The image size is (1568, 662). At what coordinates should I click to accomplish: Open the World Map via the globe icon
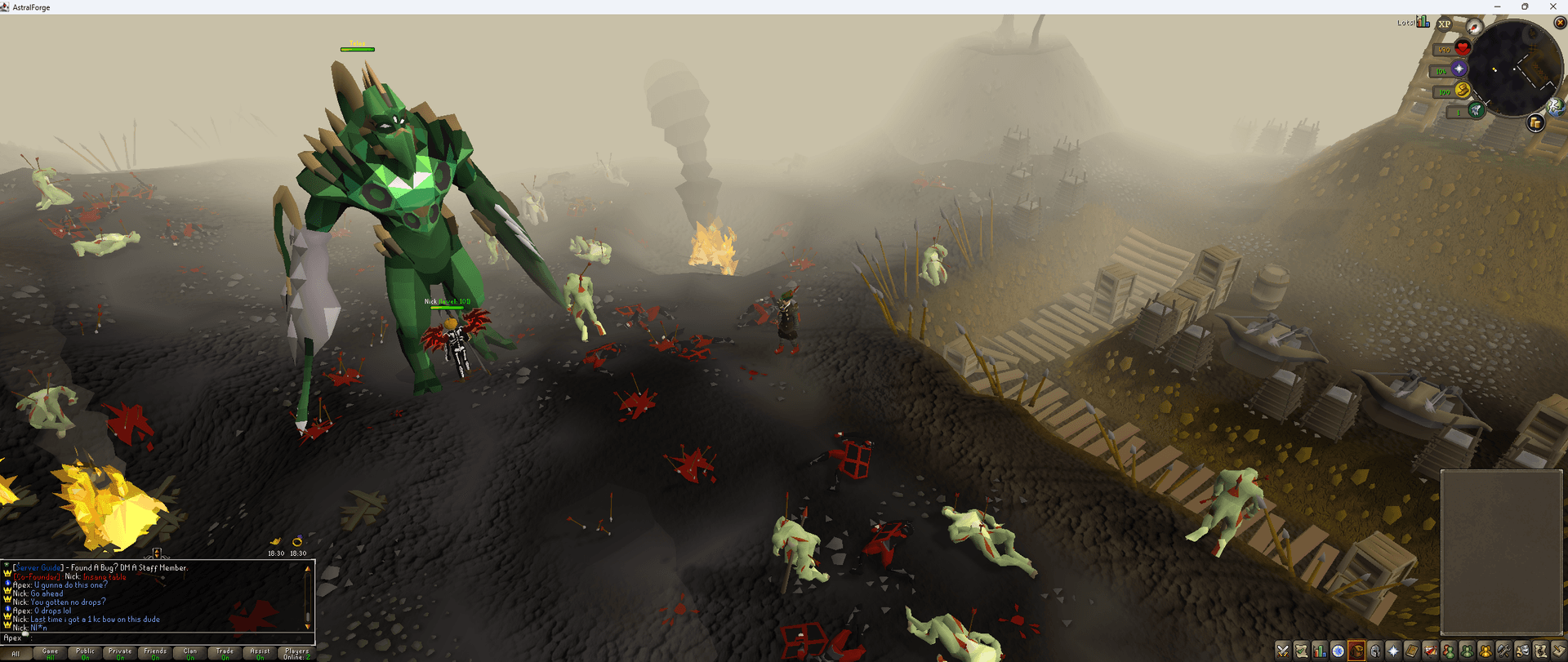pos(1554,109)
